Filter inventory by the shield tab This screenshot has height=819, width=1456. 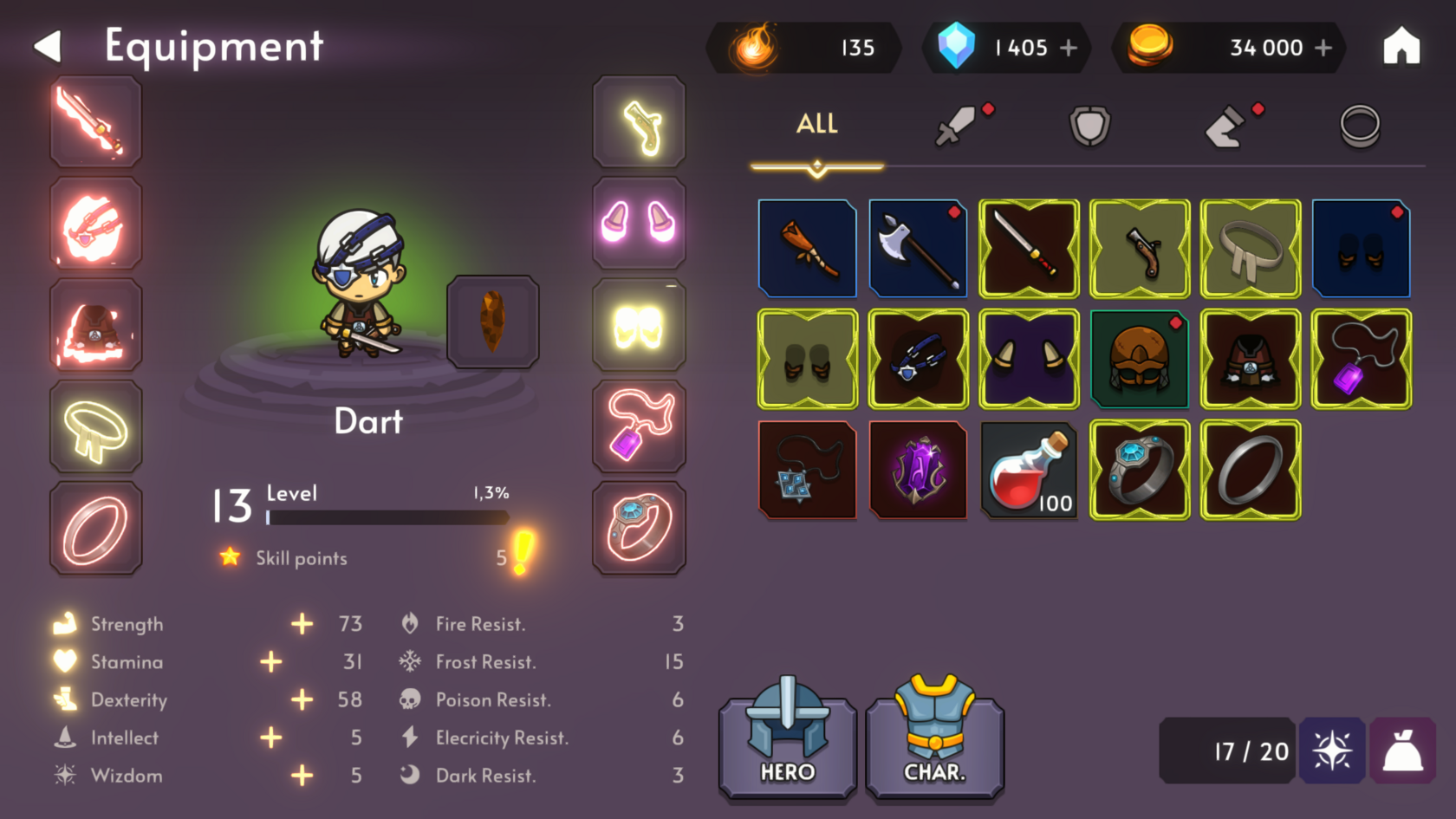point(1089,126)
